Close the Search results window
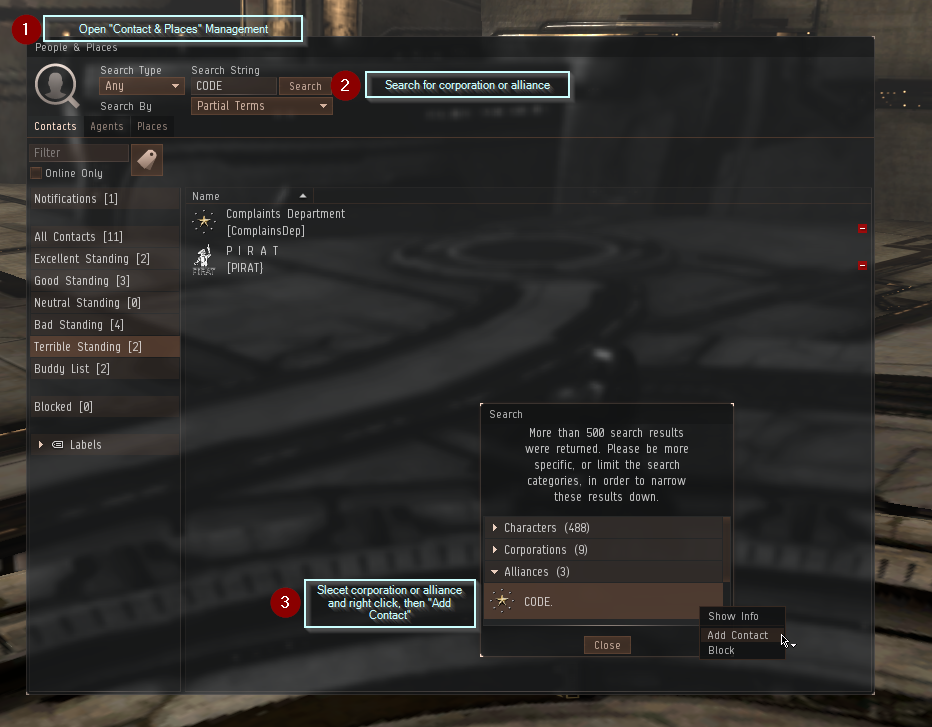The image size is (932, 727). (x=607, y=645)
